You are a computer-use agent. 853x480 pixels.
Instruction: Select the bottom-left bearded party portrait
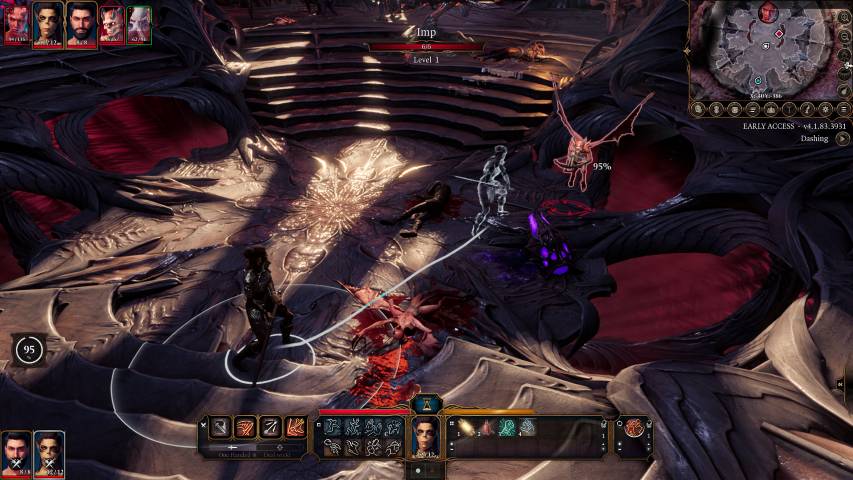16,454
